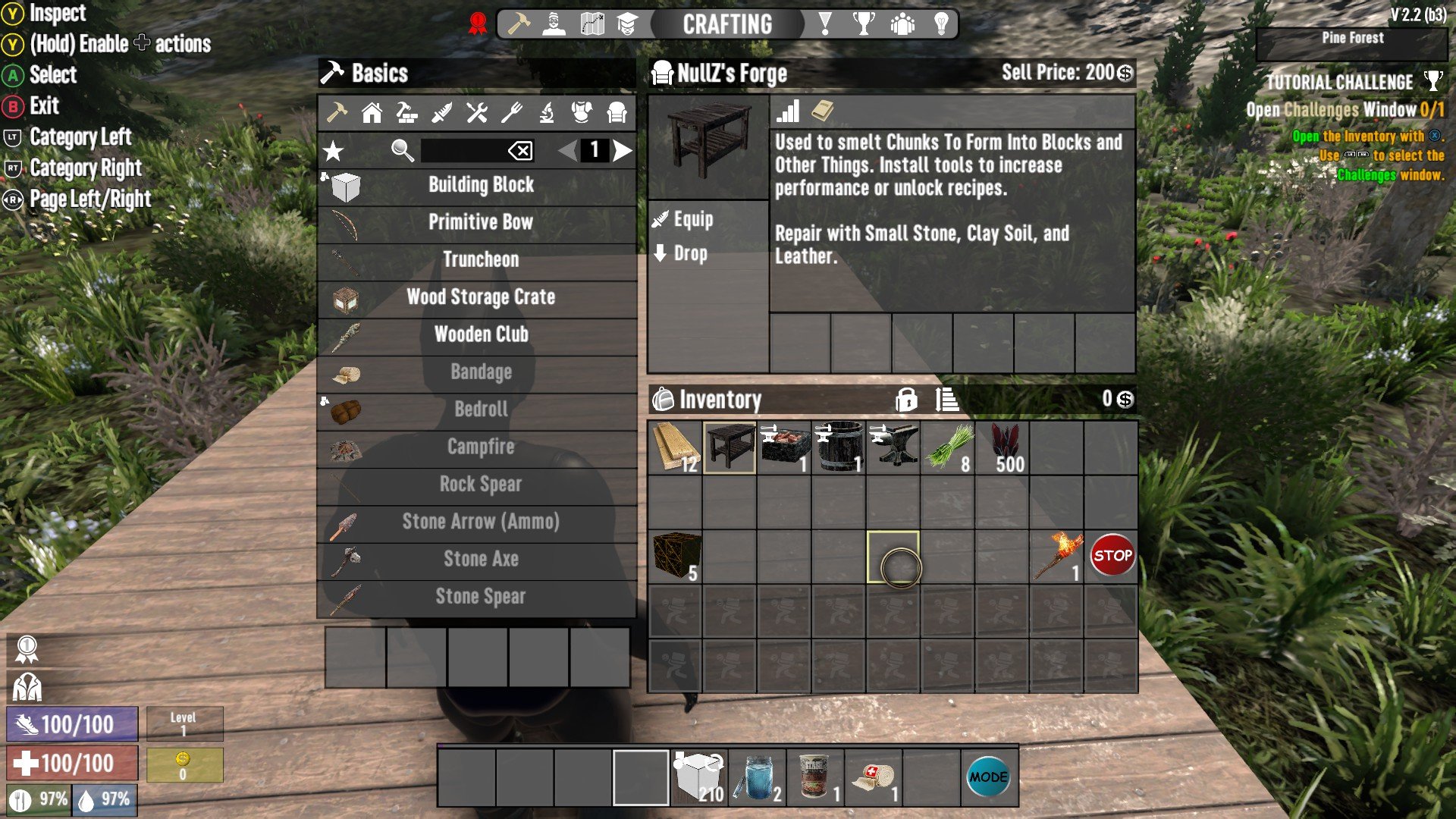Click the recipe search field
The height and width of the screenshot is (819, 1456).
(x=463, y=151)
